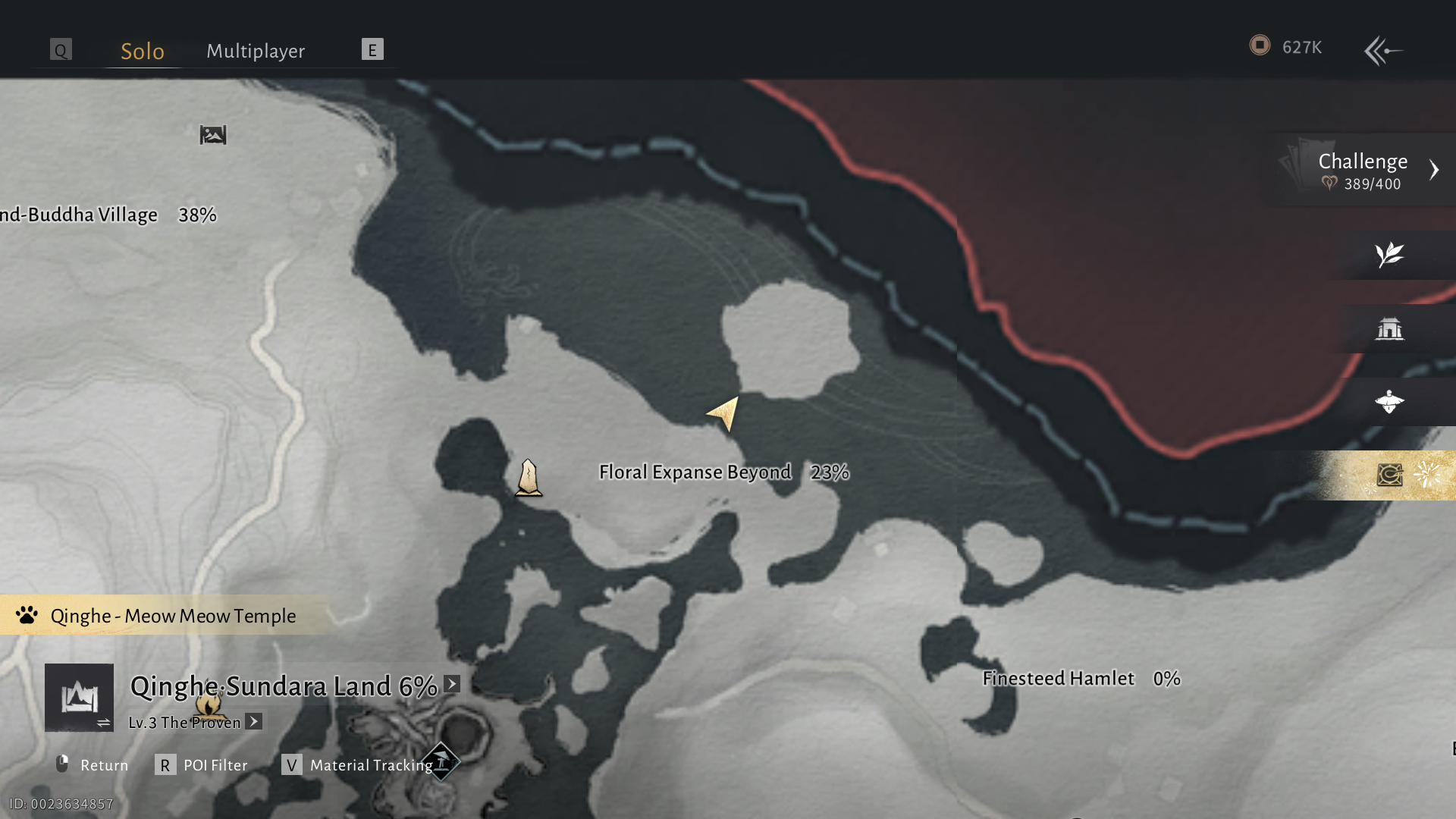Switch to the Multiplayer tab
Image resolution: width=1456 pixels, height=819 pixels.
(256, 51)
